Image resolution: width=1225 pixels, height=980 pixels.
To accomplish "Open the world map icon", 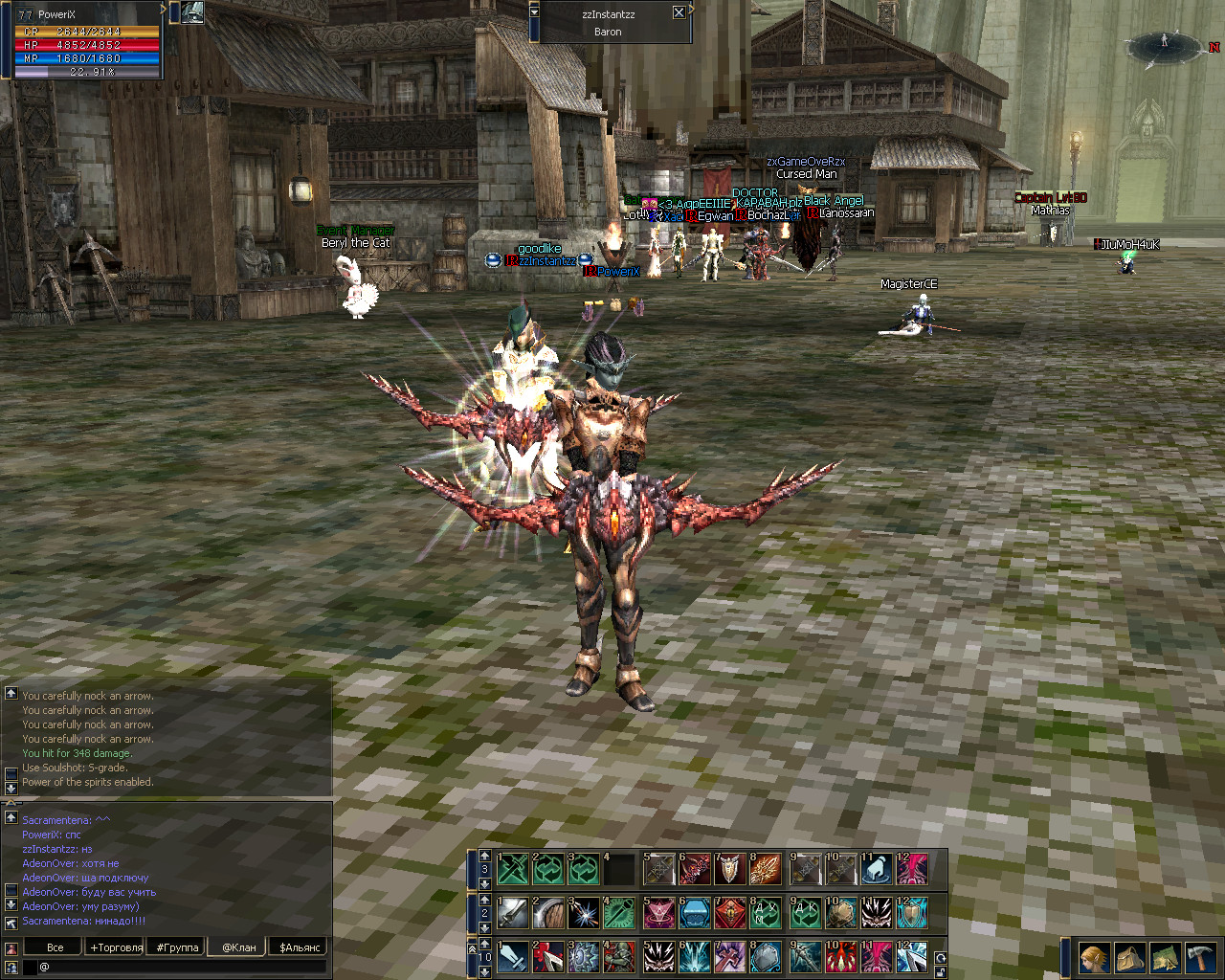I will pos(1165,957).
